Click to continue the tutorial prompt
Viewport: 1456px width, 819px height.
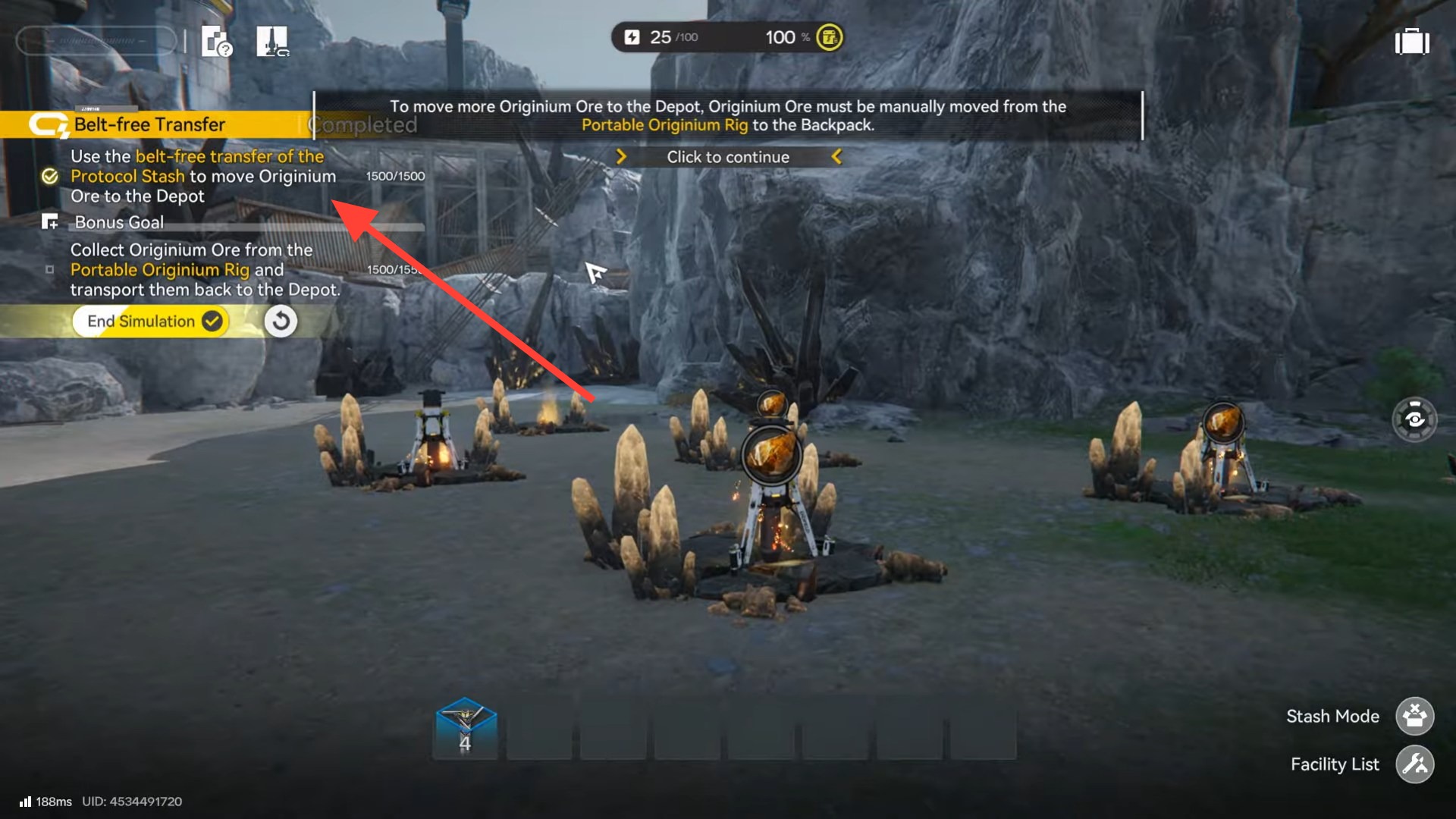[728, 157]
